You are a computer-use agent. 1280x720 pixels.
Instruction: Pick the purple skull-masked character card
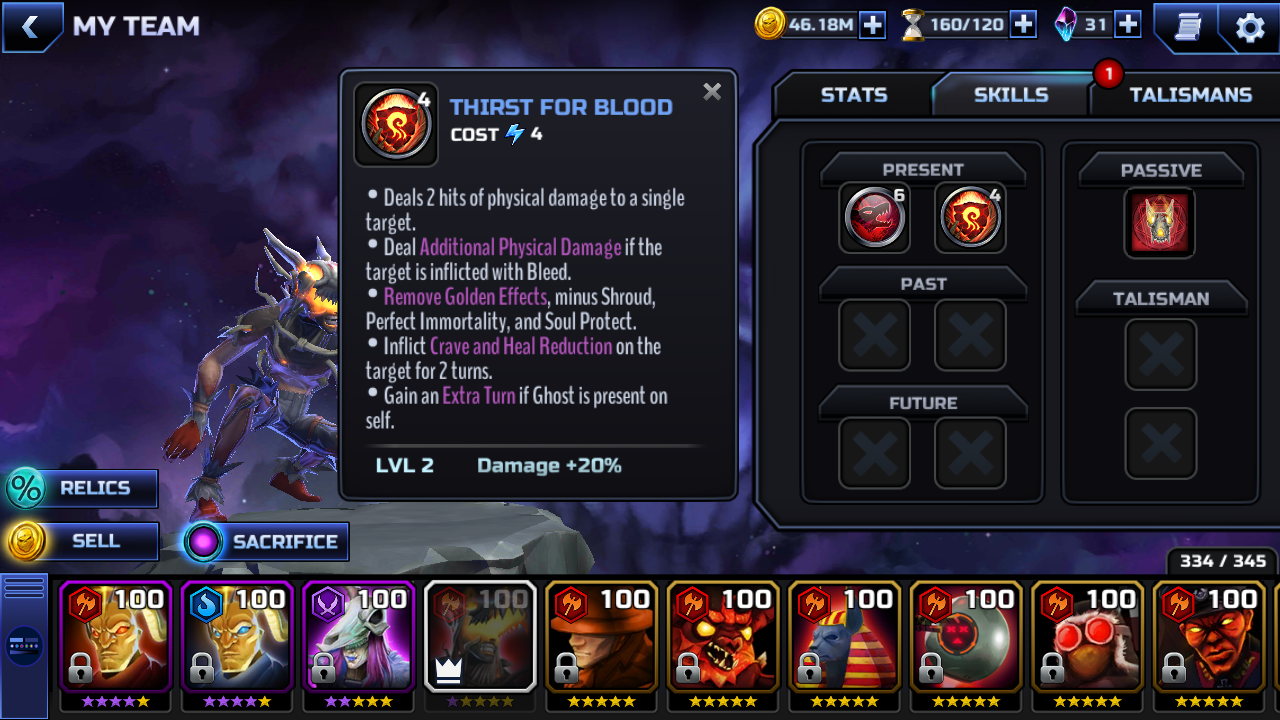pyautogui.click(x=358, y=636)
